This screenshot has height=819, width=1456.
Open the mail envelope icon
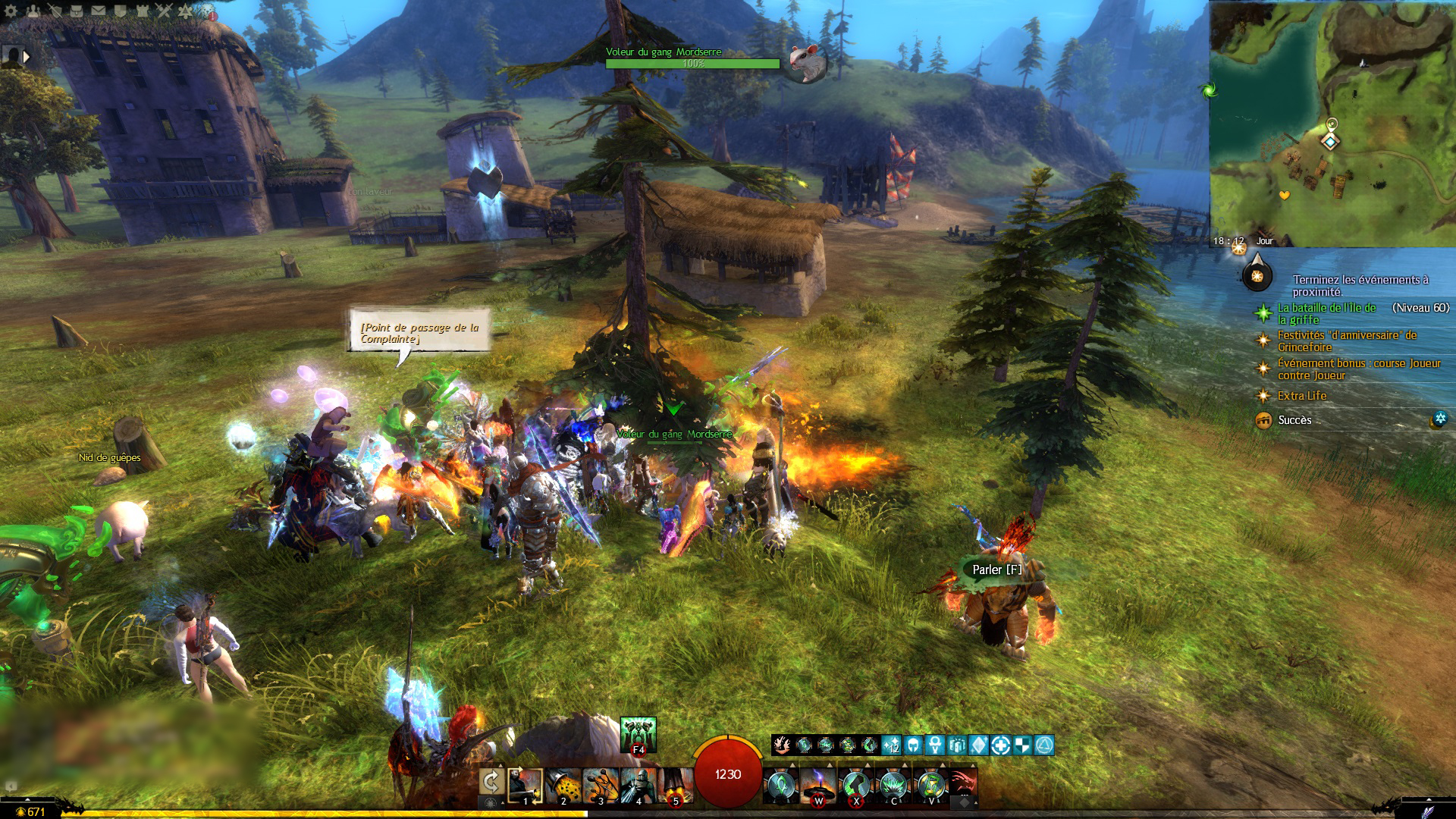click(x=99, y=11)
